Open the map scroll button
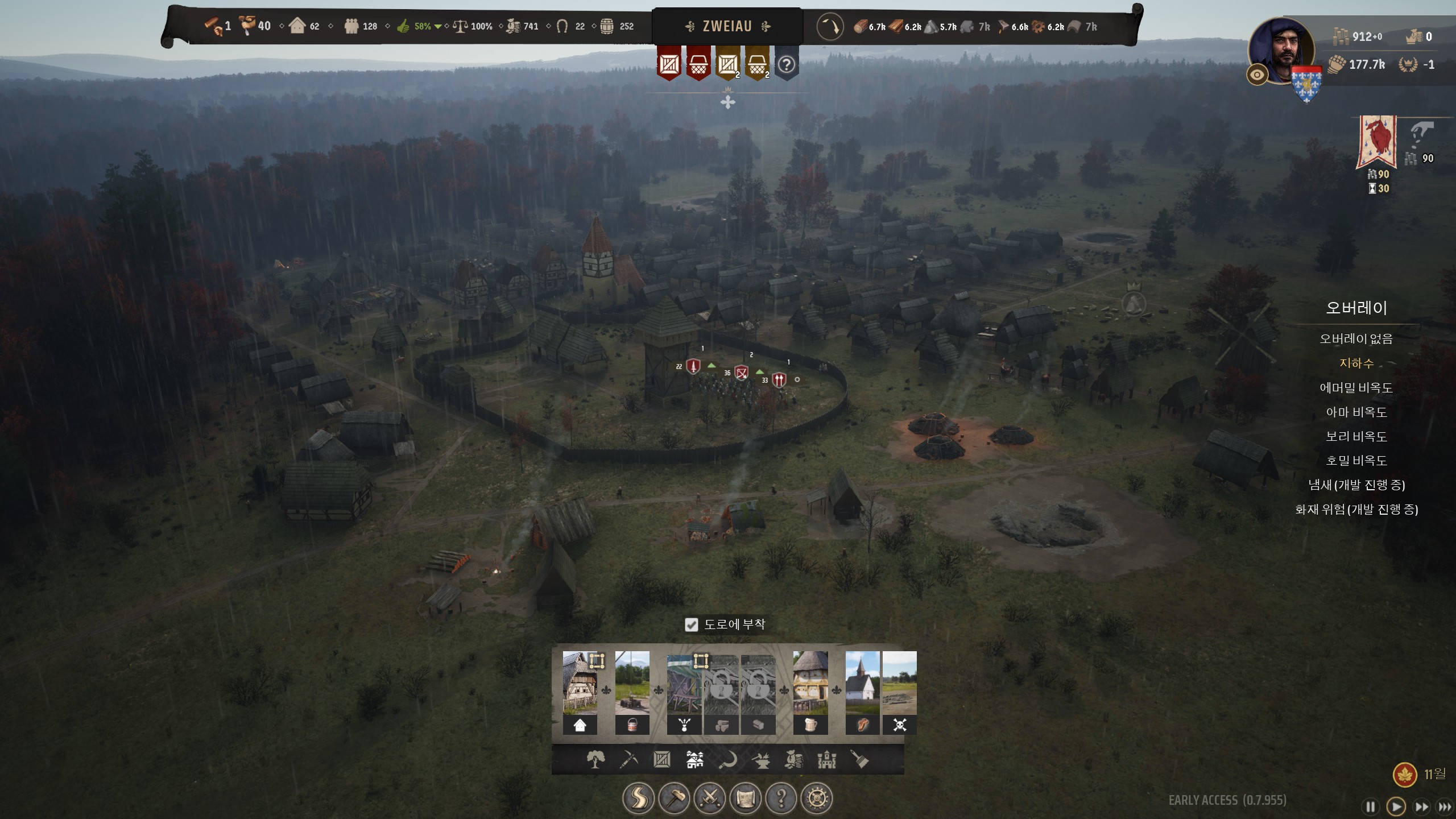Screen dimensions: 1456x819 (745, 799)
